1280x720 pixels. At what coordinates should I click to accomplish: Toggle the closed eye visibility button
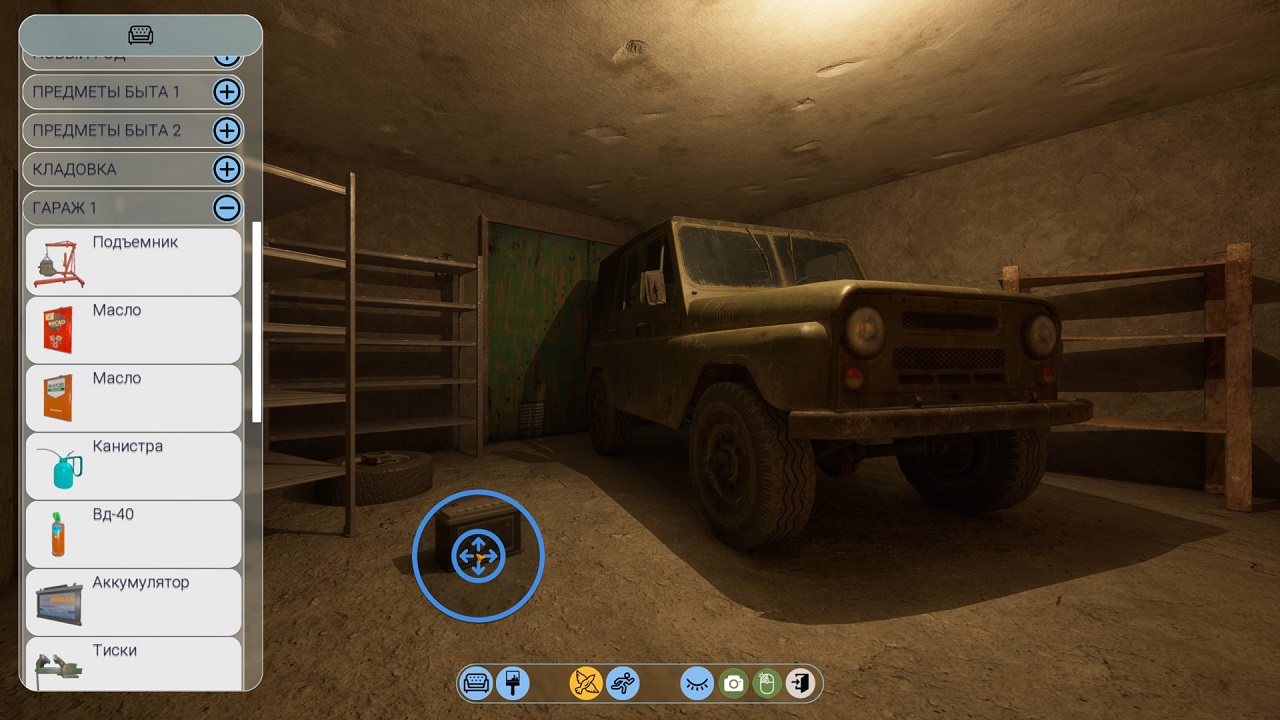(x=697, y=683)
